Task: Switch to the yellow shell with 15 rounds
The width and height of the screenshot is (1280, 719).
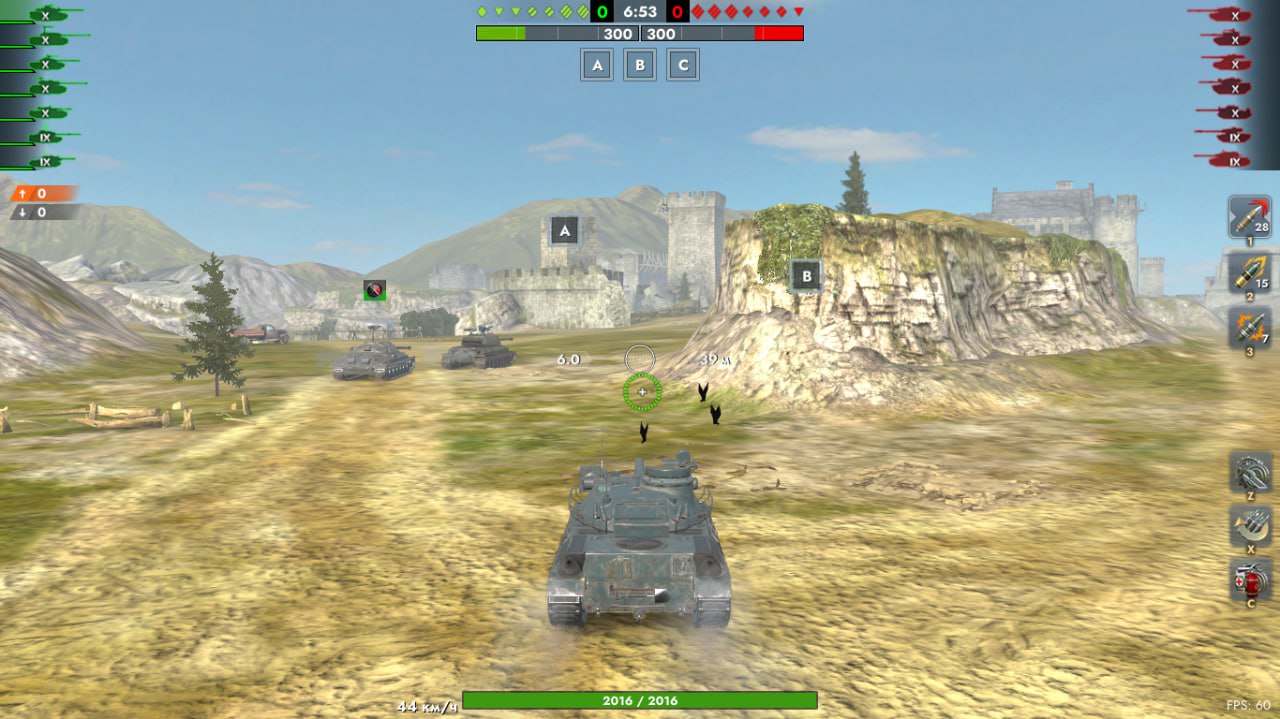Action: [x=1249, y=272]
